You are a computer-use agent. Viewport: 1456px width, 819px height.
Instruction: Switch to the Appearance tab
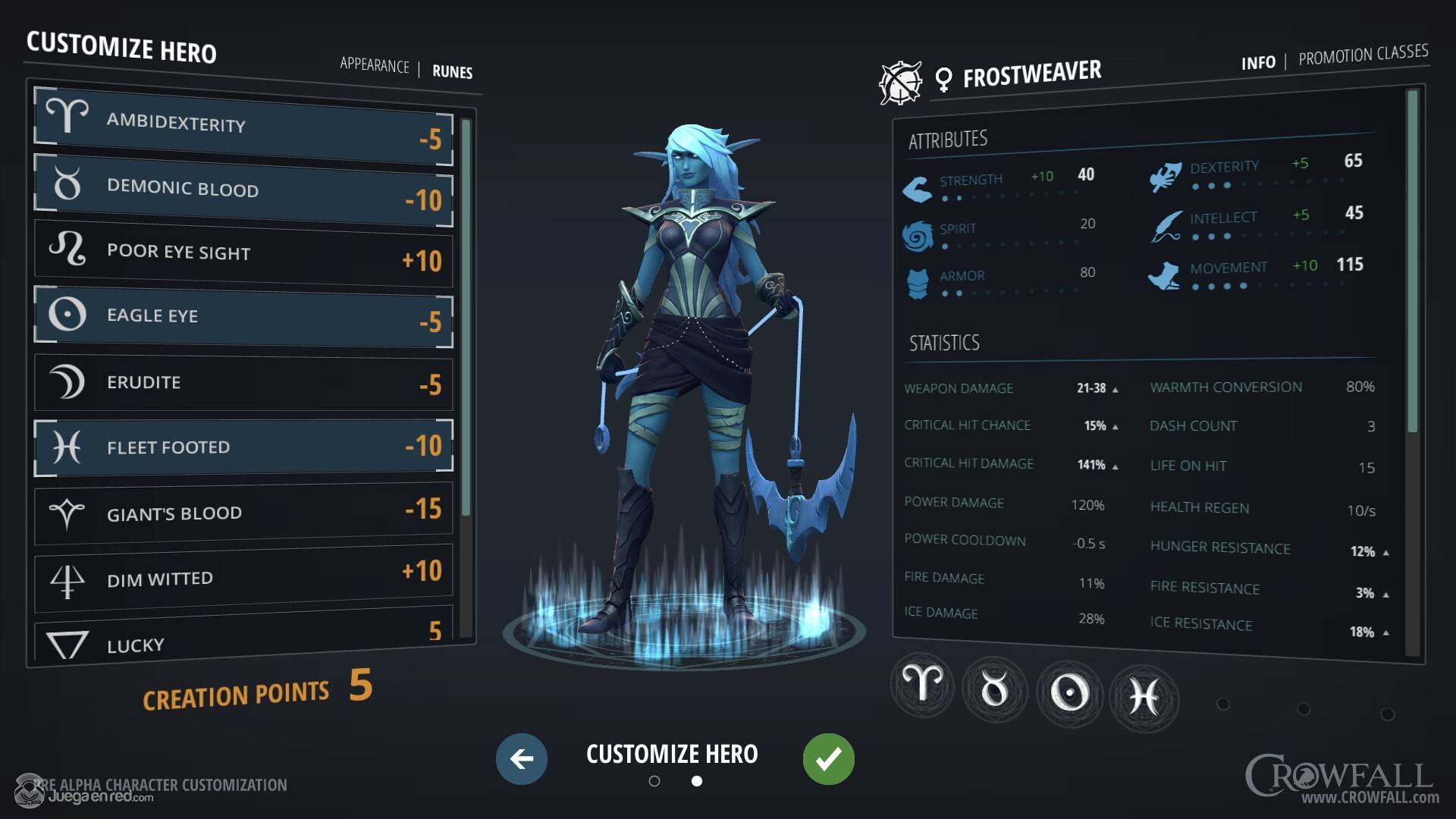pos(374,65)
